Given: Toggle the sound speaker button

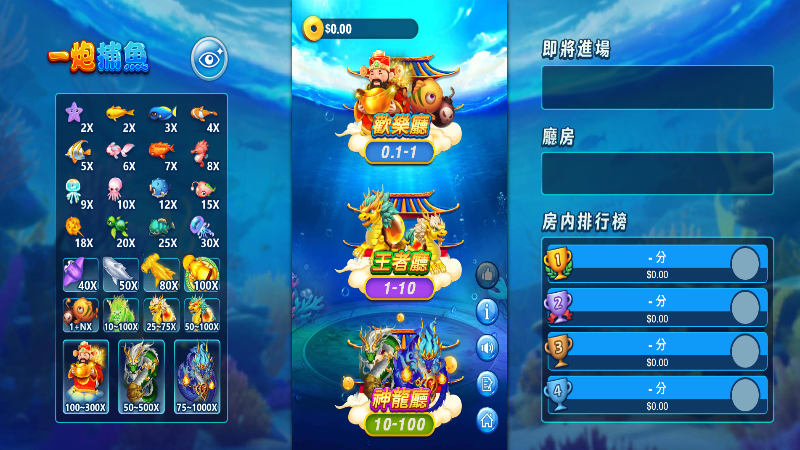Looking at the screenshot, I should coord(488,347).
